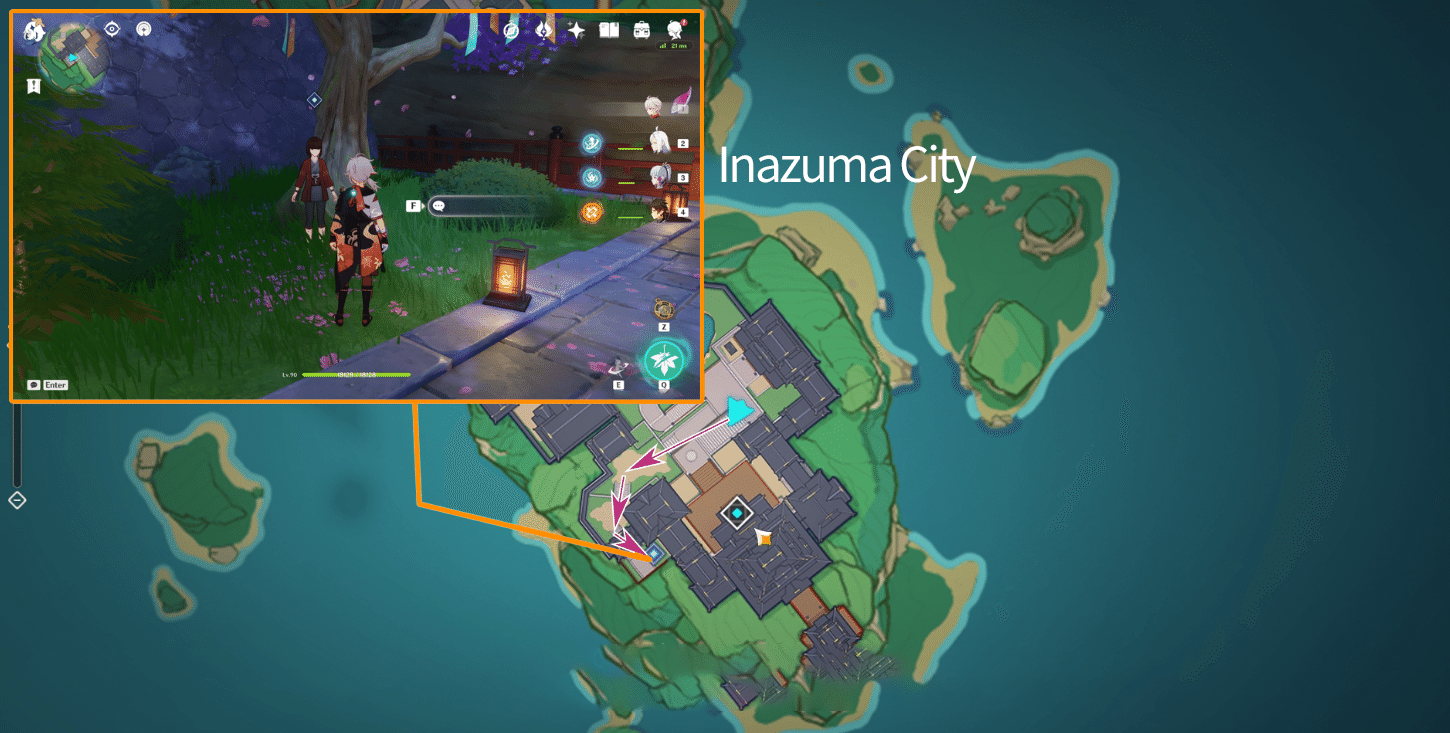The width and height of the screenshot is (1450, 733).
Task: Open the Adventurer Handbook book icon
Action: [608, 30]
